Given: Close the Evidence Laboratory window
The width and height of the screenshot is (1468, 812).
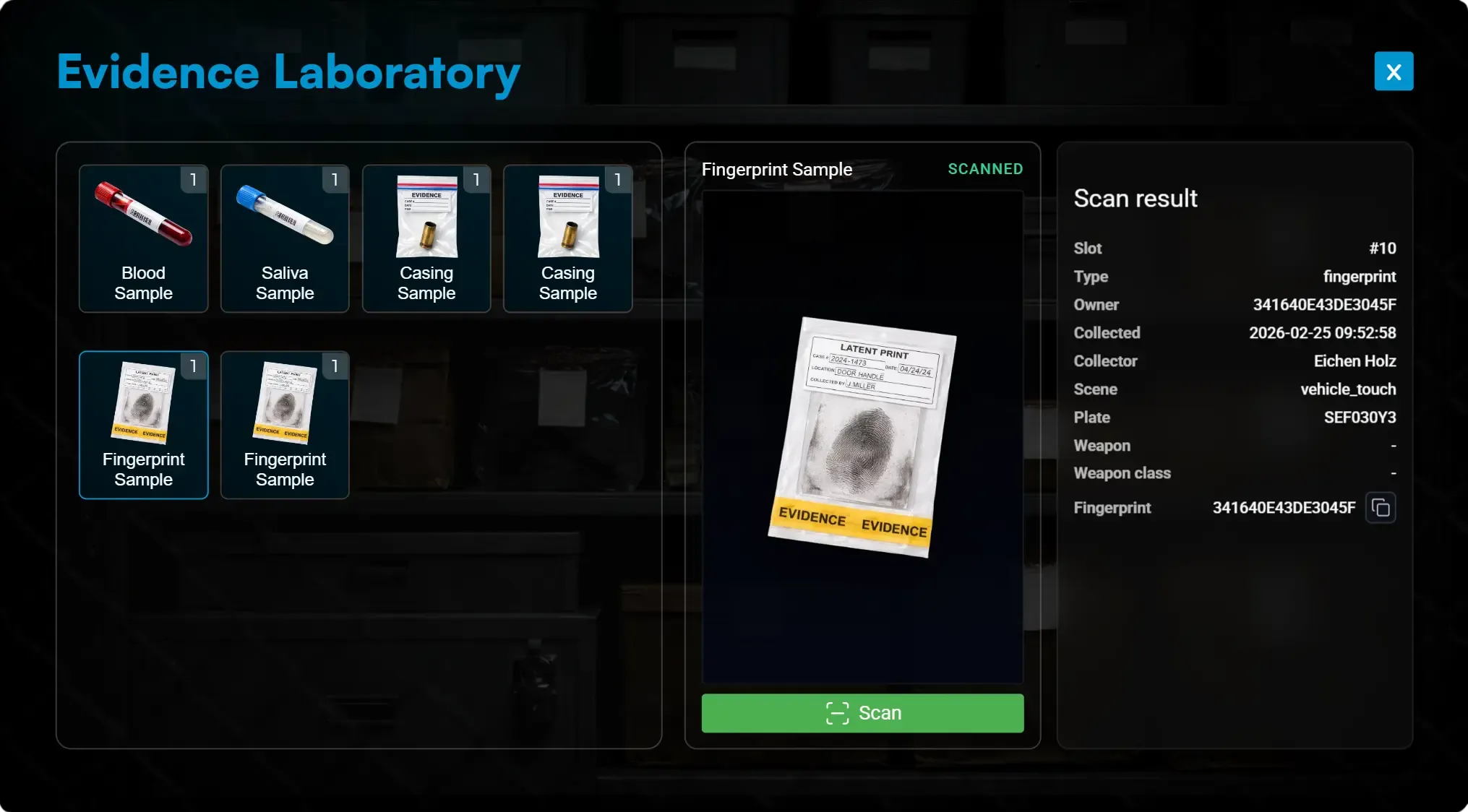Looking at the screenshot, I should tap(1394, 71).
